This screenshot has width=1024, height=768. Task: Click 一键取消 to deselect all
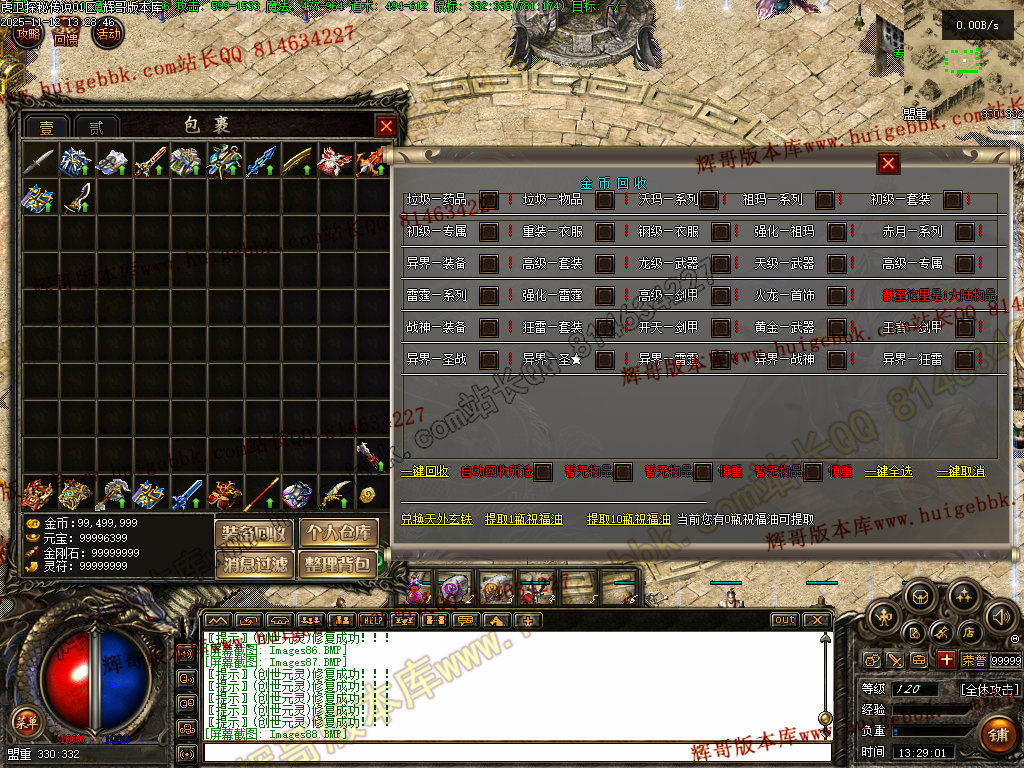click(x=960, y=472)
